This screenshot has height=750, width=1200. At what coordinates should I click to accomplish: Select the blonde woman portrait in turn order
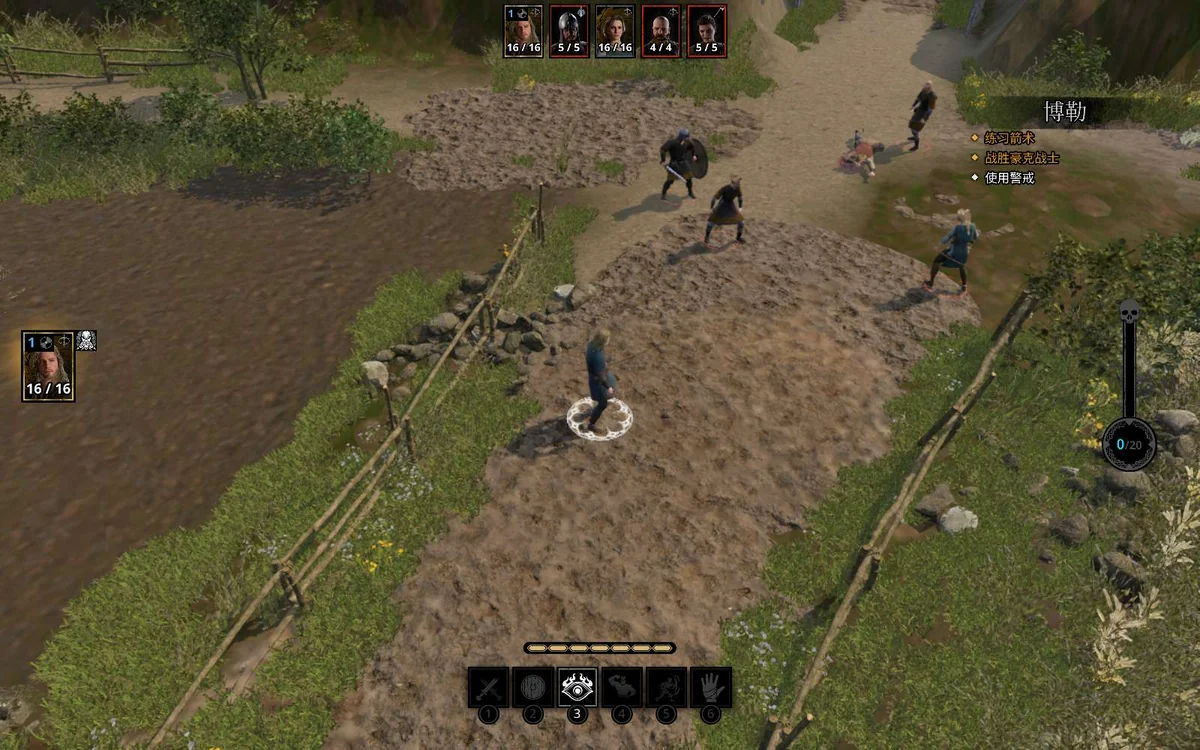[x=615, y=31]
